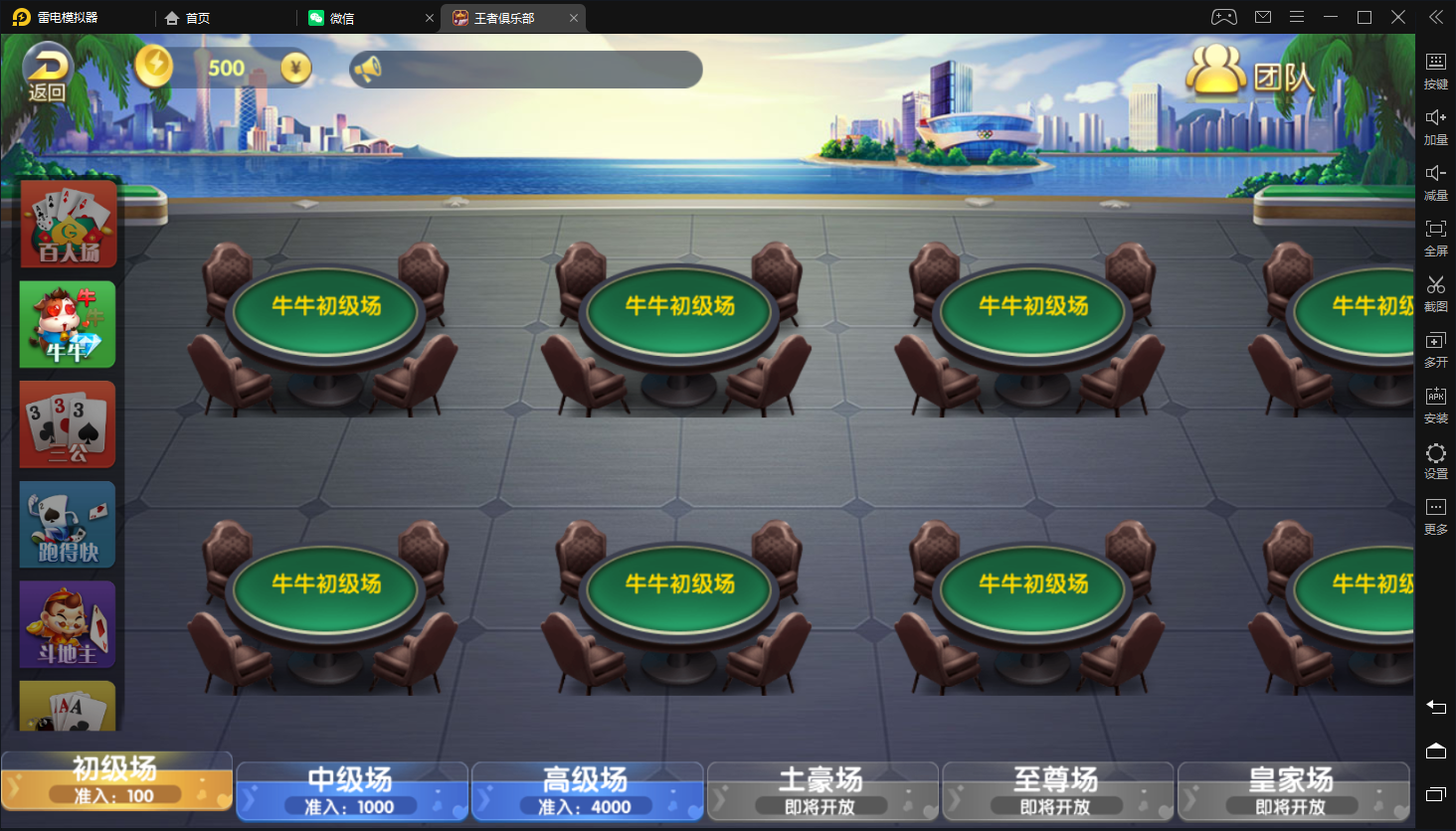Viewport: 1456px width, 831px height.
Task: Select the 牛牛 game in the left sidebar
Action: (66, 324)
